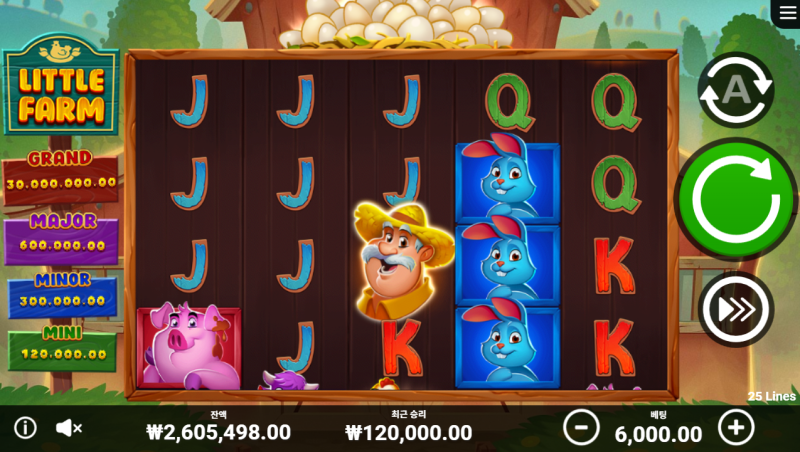The height and width of the screenshot is (452, 800).
Task: Toggle the muted sound speaker icon
Action: (x=69, y=428)
